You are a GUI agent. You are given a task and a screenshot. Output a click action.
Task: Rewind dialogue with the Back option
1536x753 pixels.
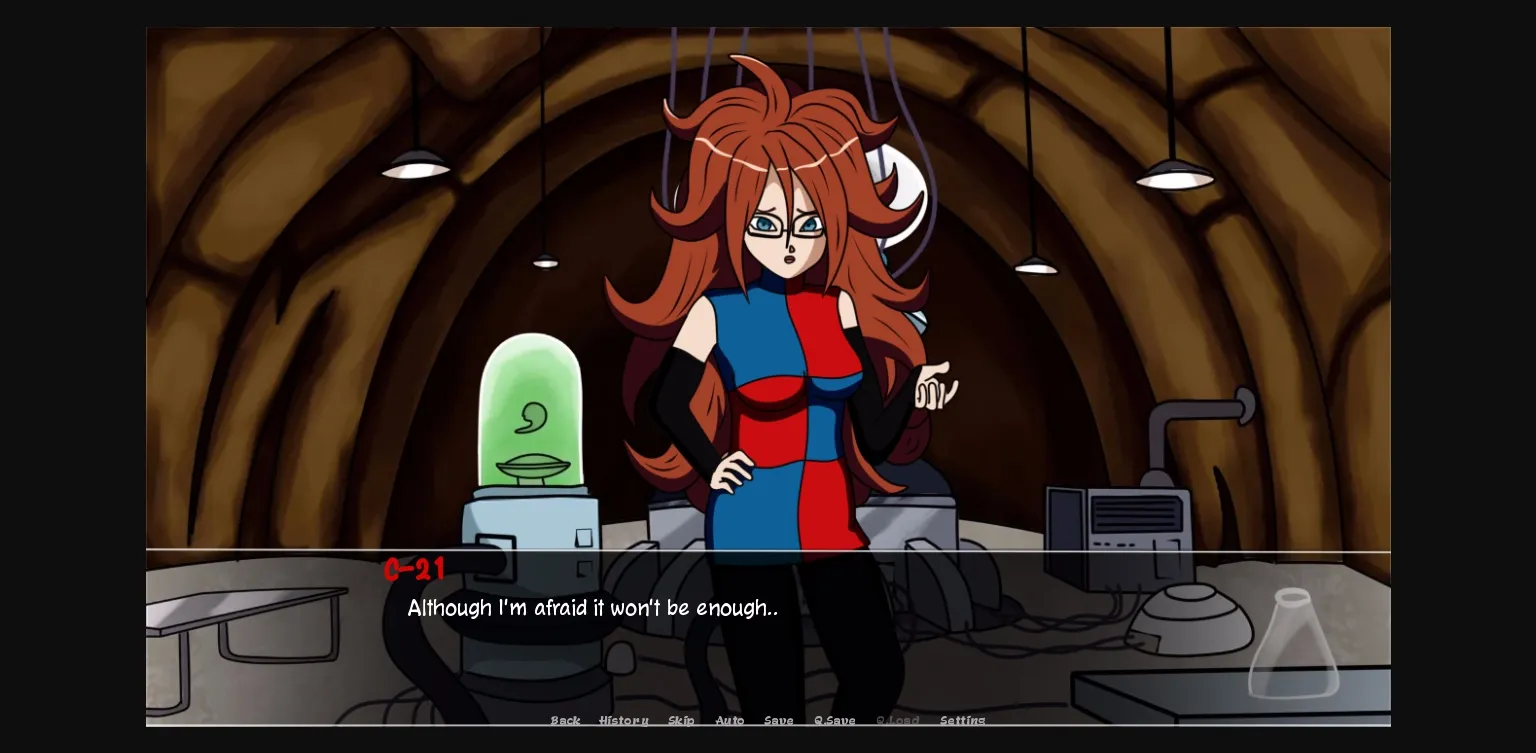click(565, 720)
